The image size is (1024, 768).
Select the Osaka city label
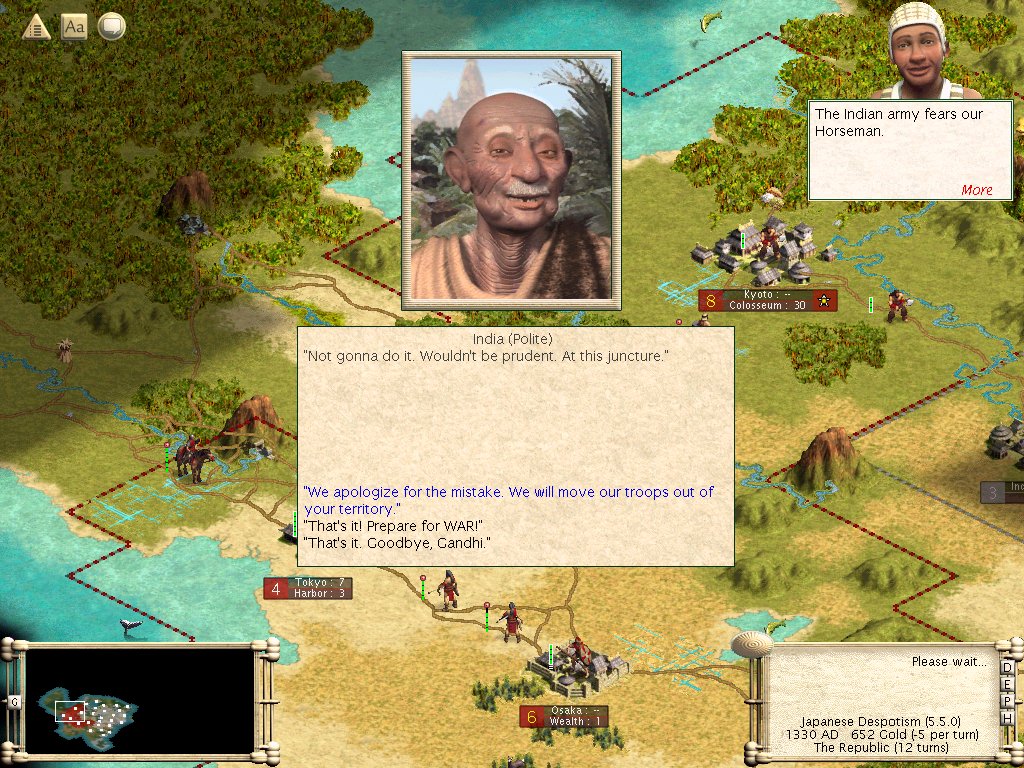tap(573, 716)
